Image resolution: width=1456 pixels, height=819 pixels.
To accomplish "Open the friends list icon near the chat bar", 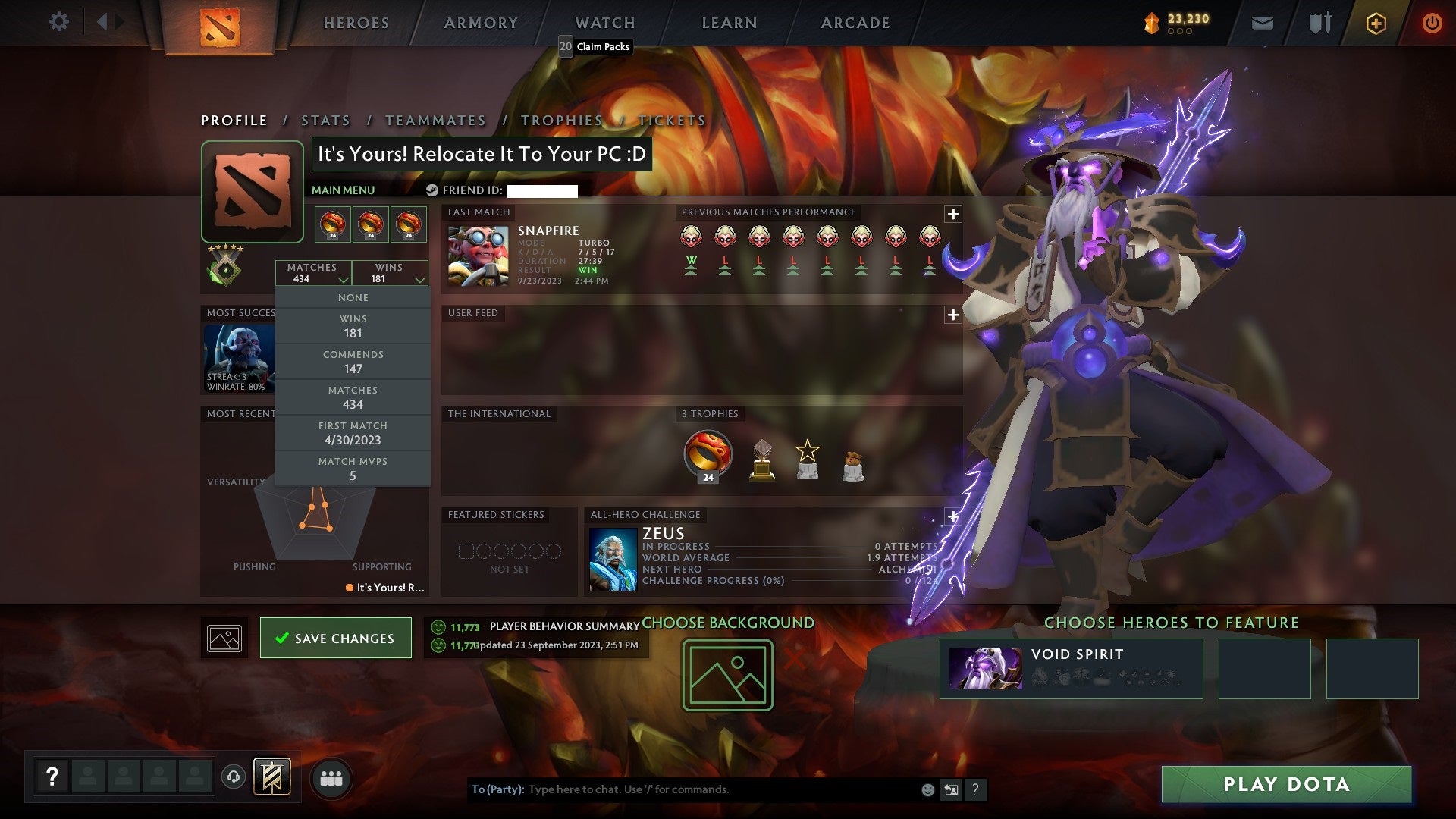I will 331,777.
